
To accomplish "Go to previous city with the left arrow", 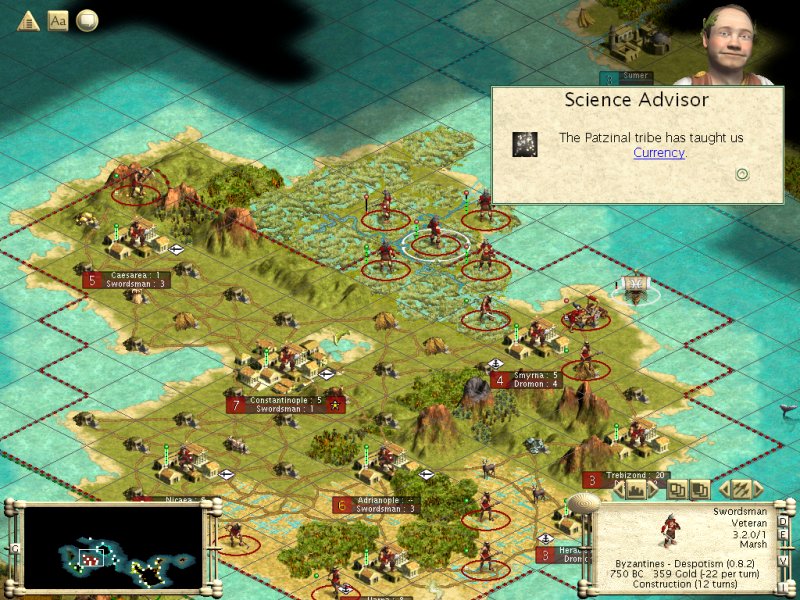I will 616,489.
